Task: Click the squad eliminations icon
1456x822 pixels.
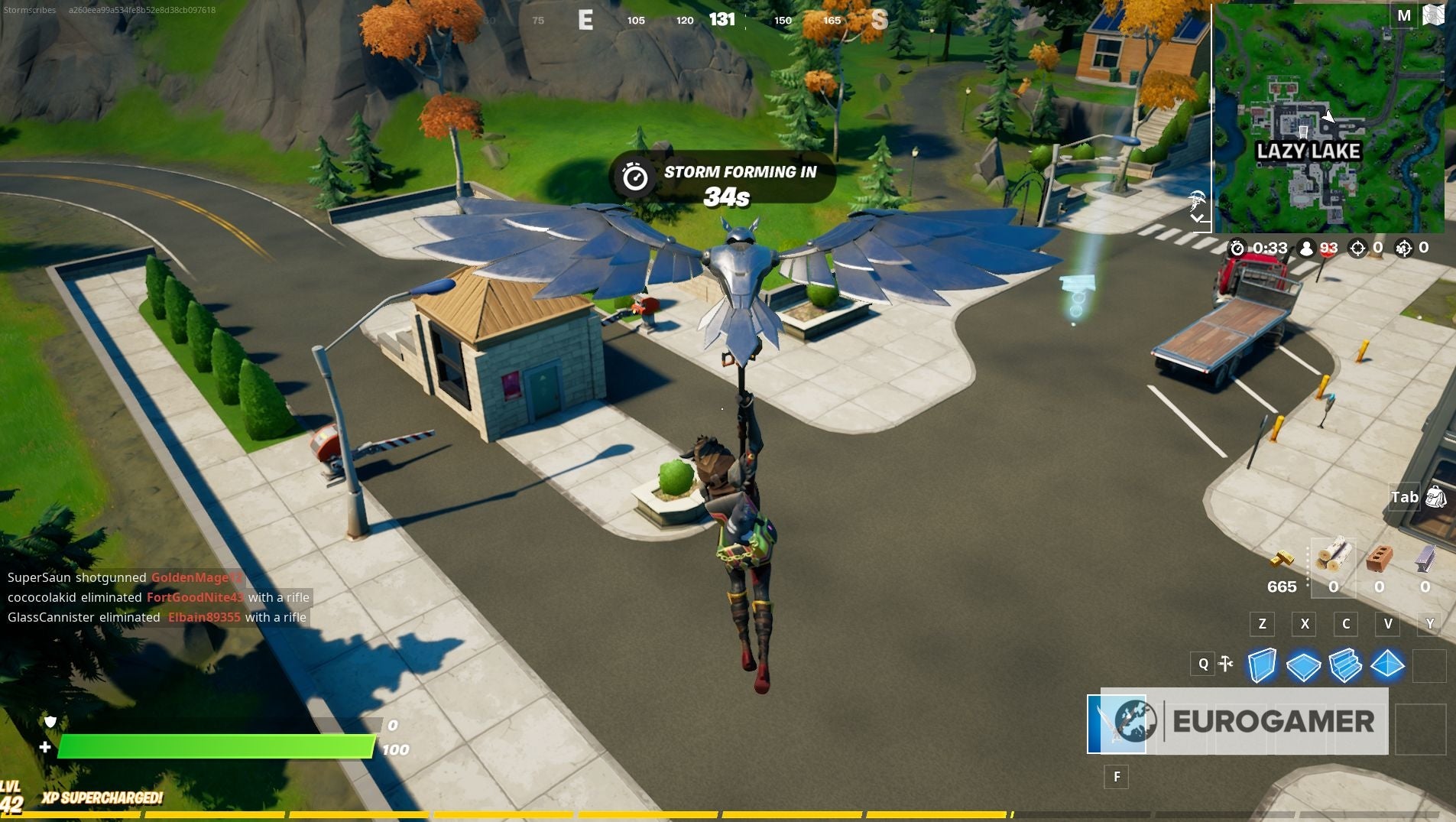Action: coord(1405,249)
